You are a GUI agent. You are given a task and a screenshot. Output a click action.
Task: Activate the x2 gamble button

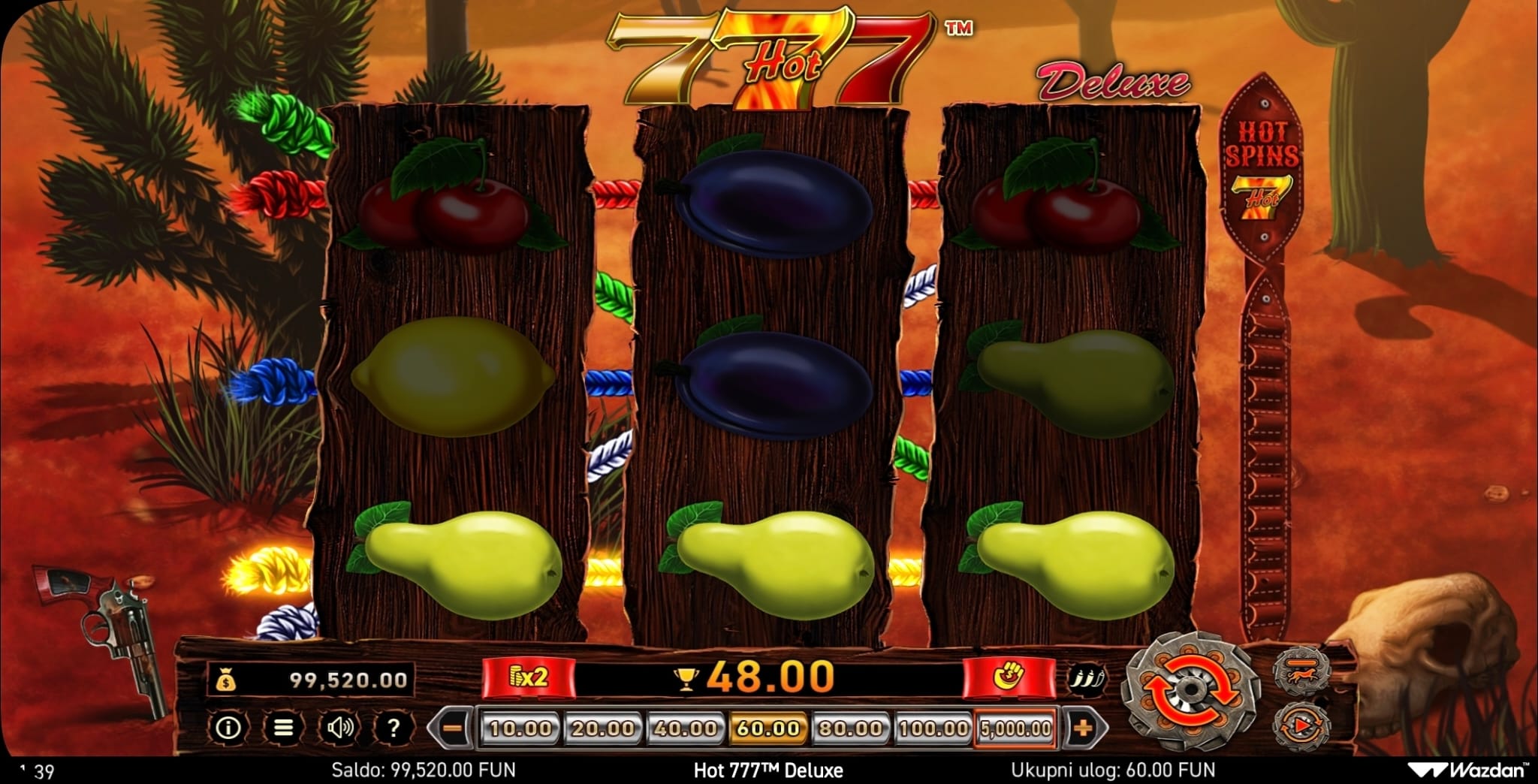[x=528, y=678]
